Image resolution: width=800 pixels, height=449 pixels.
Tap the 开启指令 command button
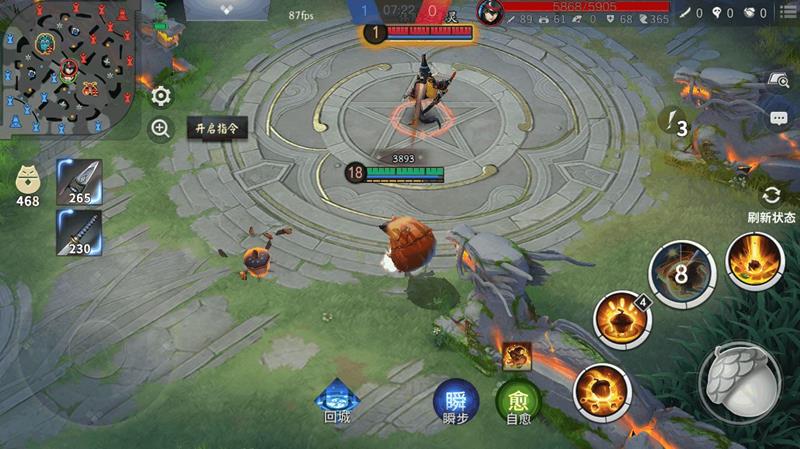pyautogui.click(x=219, y=128)
